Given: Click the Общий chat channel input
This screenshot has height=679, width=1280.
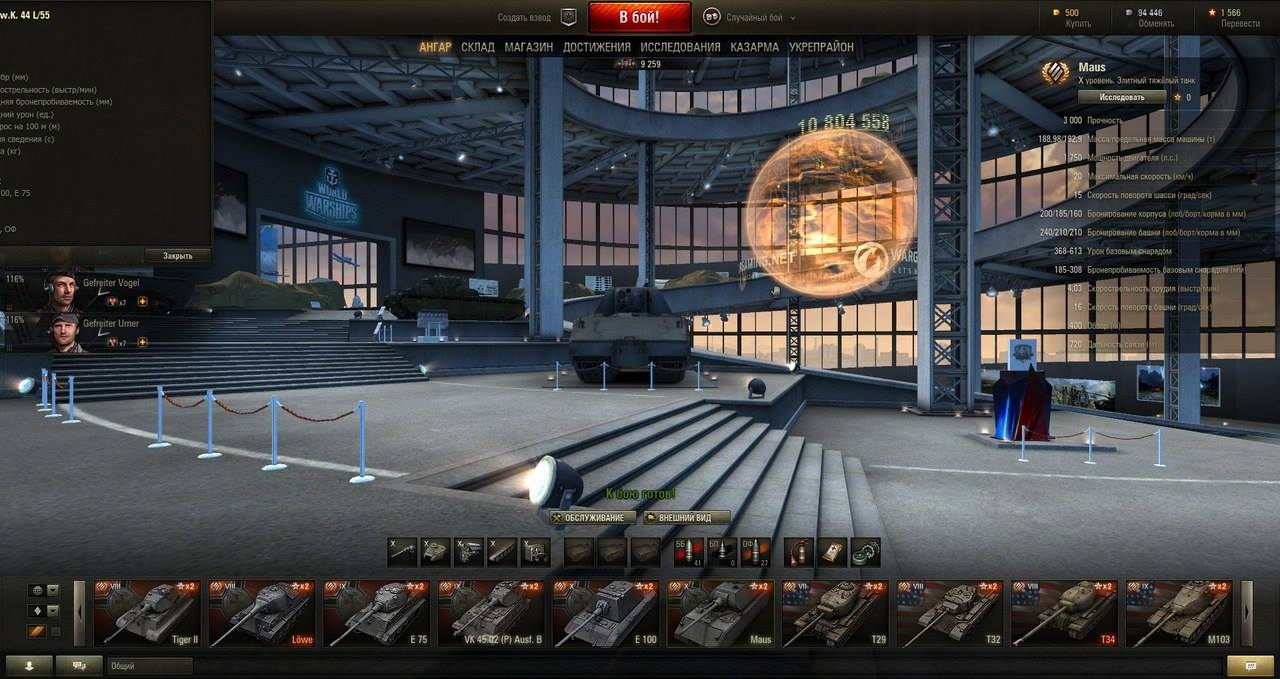Looking at the screenshot, I should [x=148, y=666].
